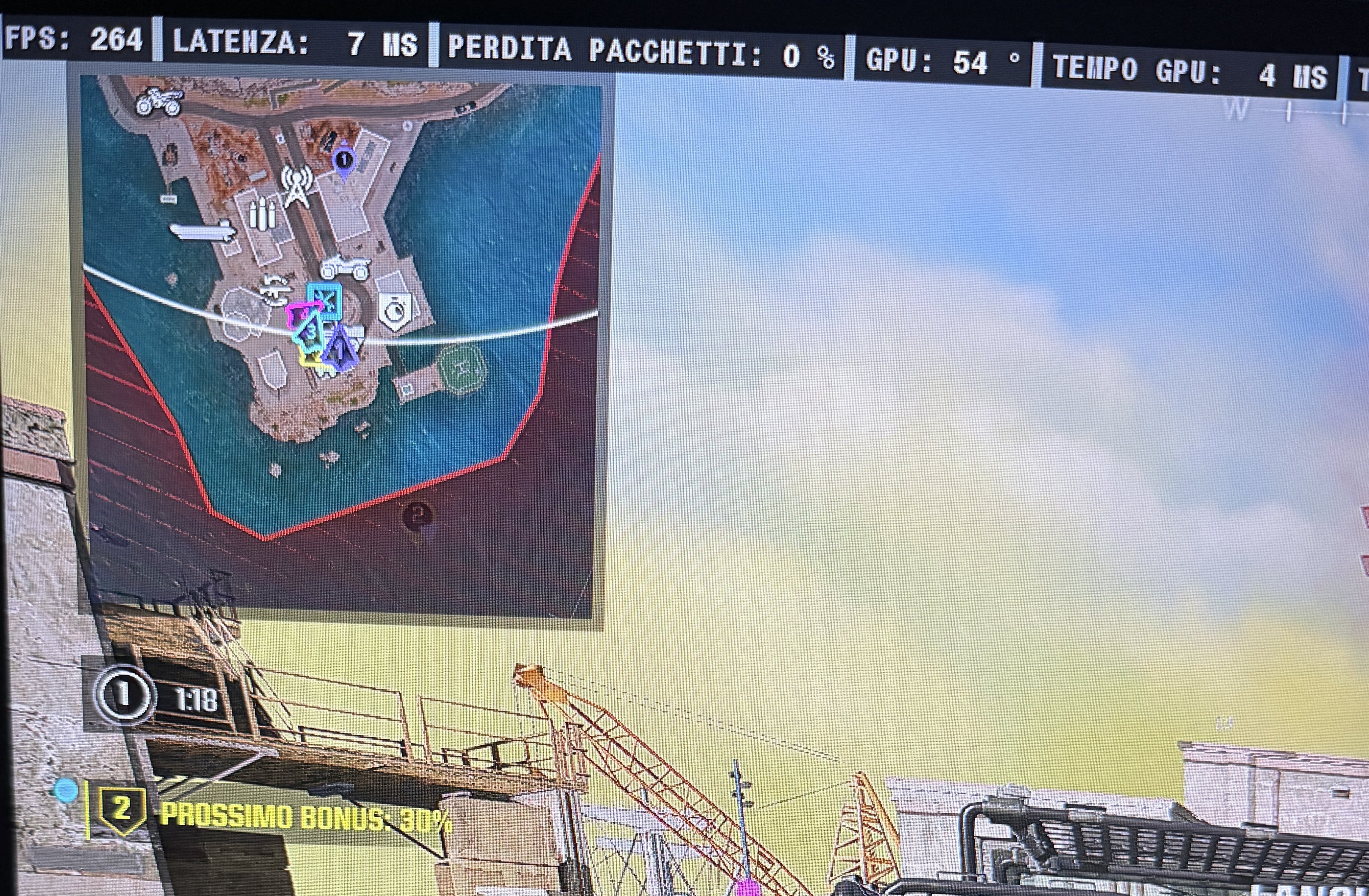Image resolution: width=1369 pixels, height=896 pixels.
Task: Select the boat vehicle icon on the minimap
Action: [x=203, y=231]
